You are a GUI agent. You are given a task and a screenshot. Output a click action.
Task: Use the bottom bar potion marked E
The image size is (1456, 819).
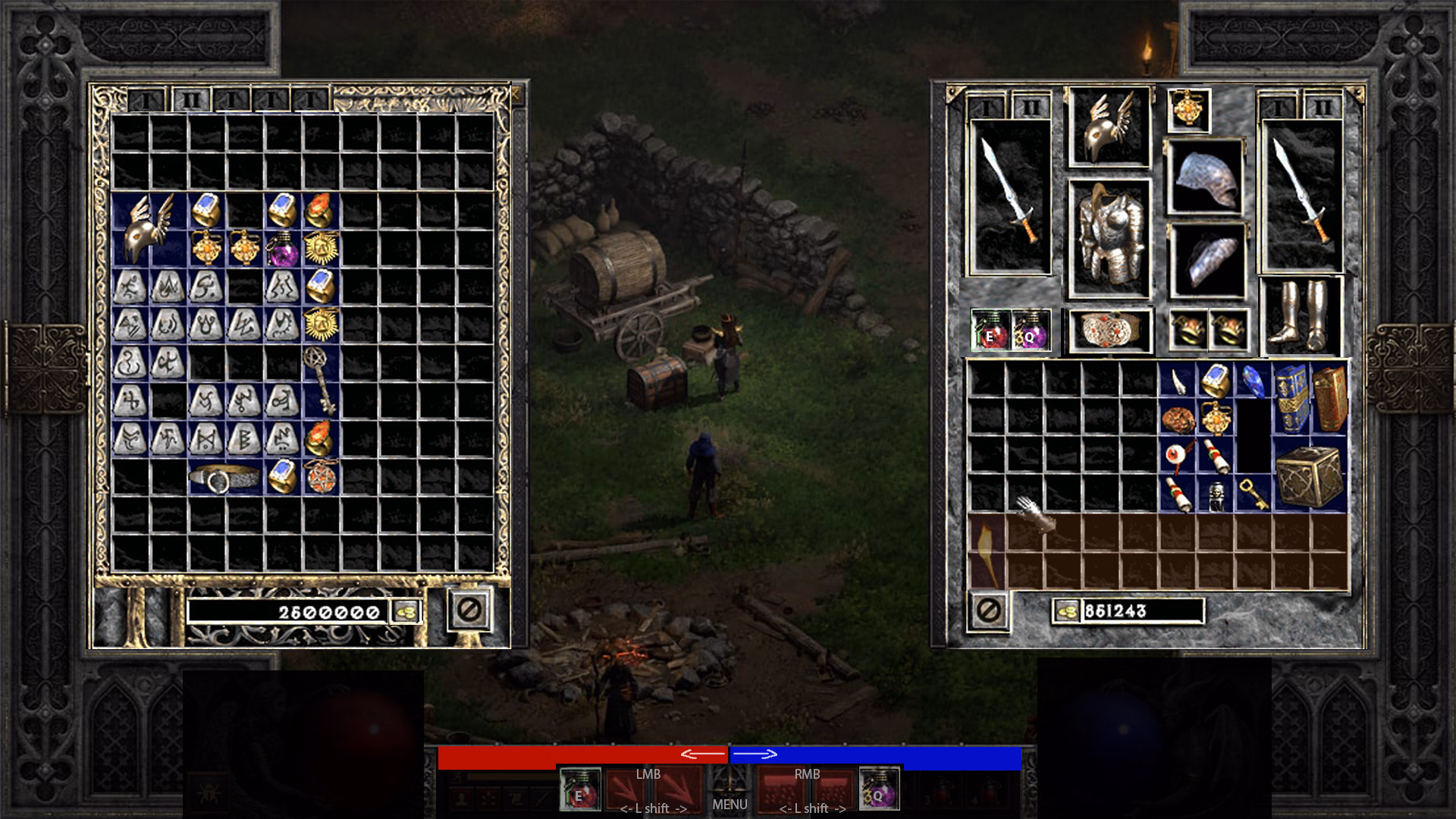pyautogui.click(x=580, y=789)
